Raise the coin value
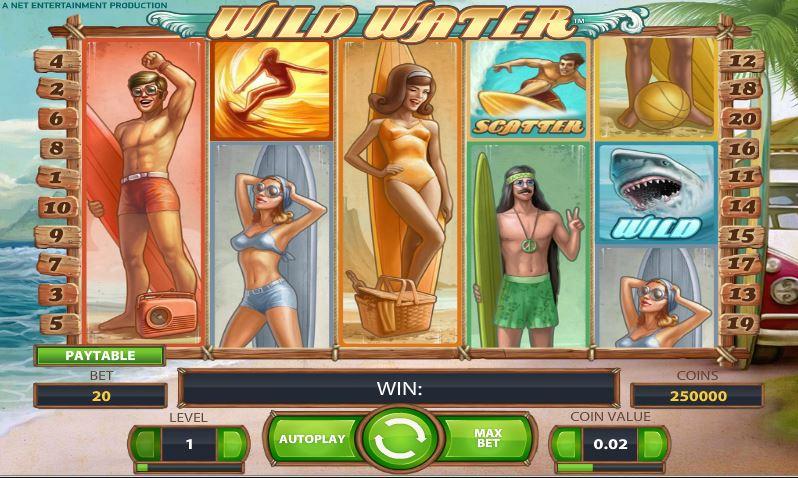 point(655,443)
